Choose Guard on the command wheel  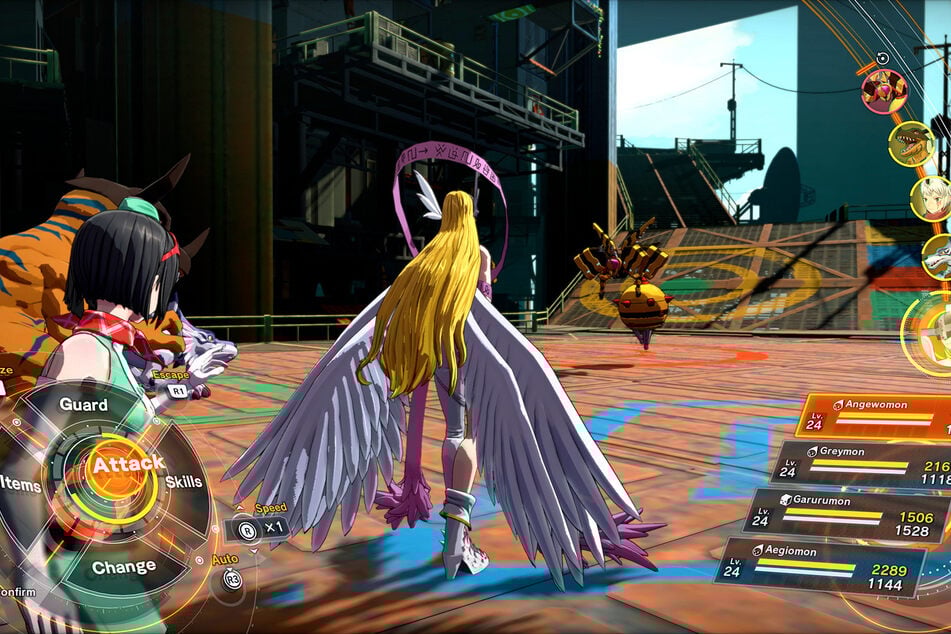point(84,404)
